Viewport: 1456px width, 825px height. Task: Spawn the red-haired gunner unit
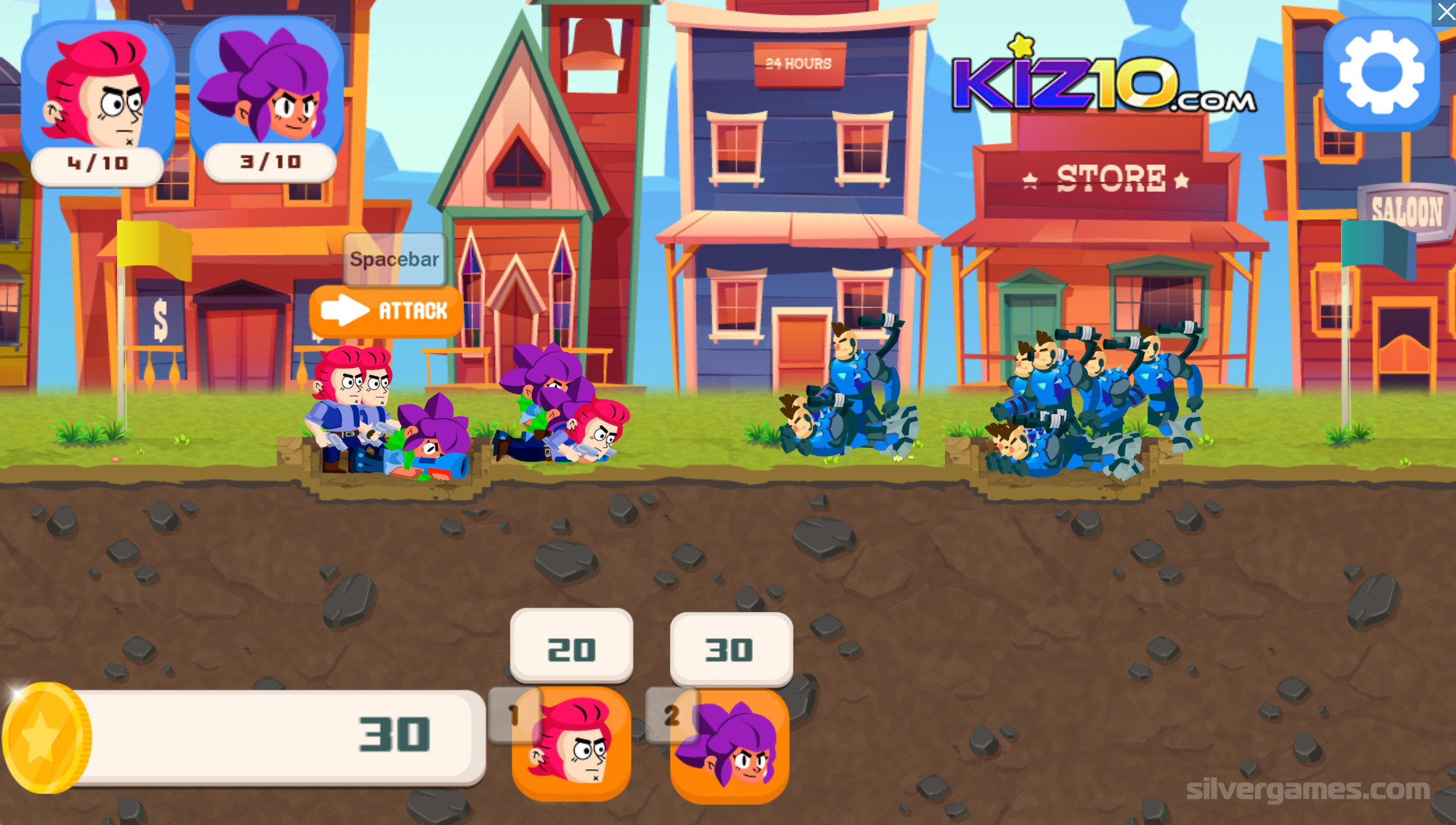[571, 744]
